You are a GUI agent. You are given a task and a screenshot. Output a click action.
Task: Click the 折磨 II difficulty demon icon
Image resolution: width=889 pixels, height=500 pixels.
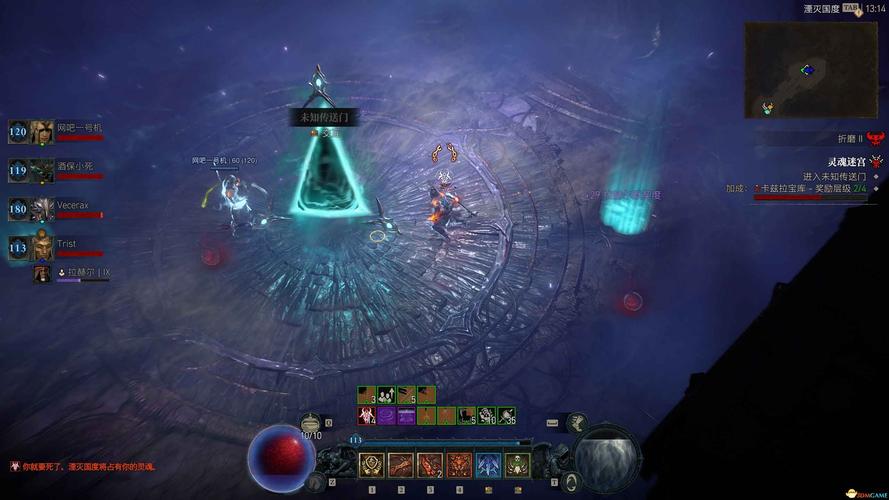tap(876, 138)
